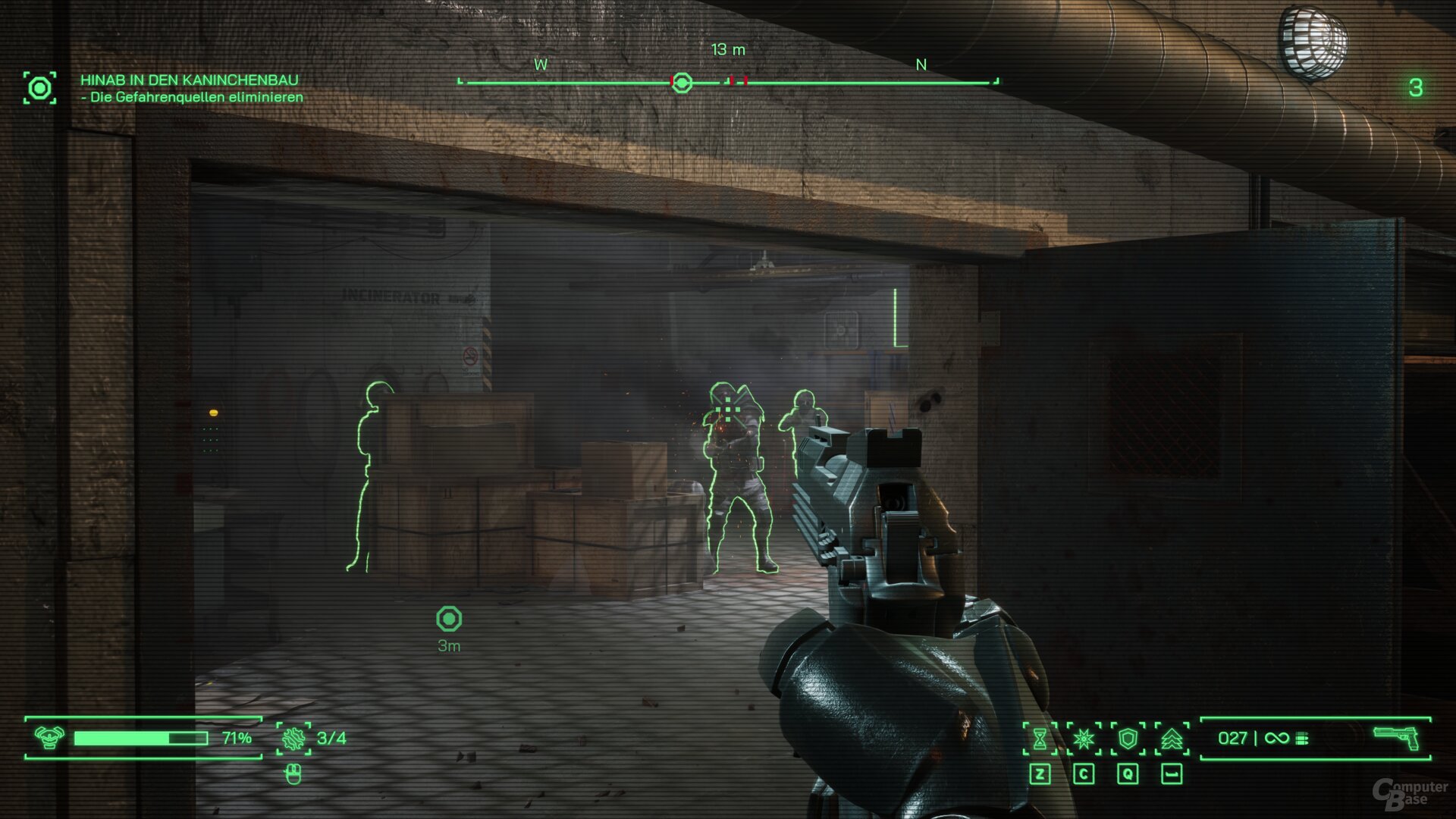Toggle the Q keybind box

1128,773
